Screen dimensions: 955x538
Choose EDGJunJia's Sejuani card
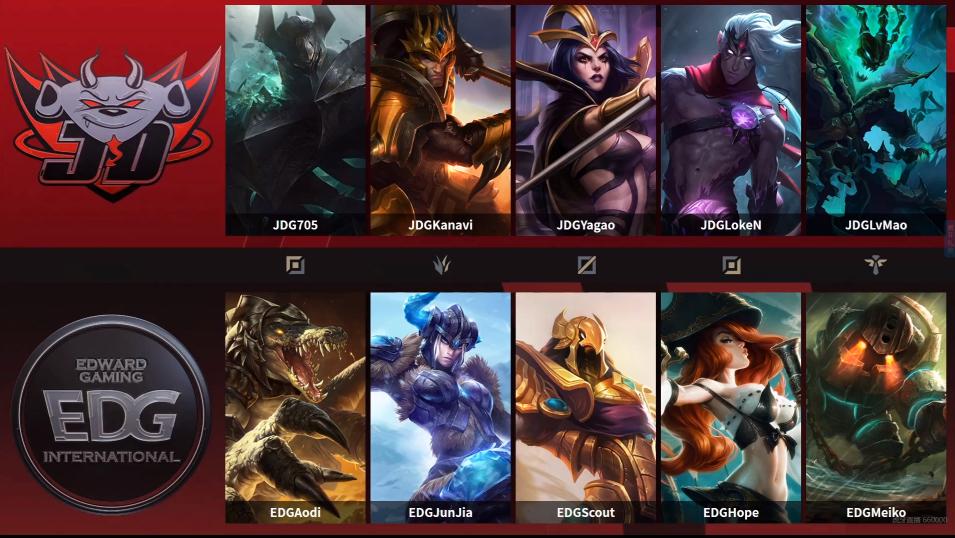click(x=440, y=405)
